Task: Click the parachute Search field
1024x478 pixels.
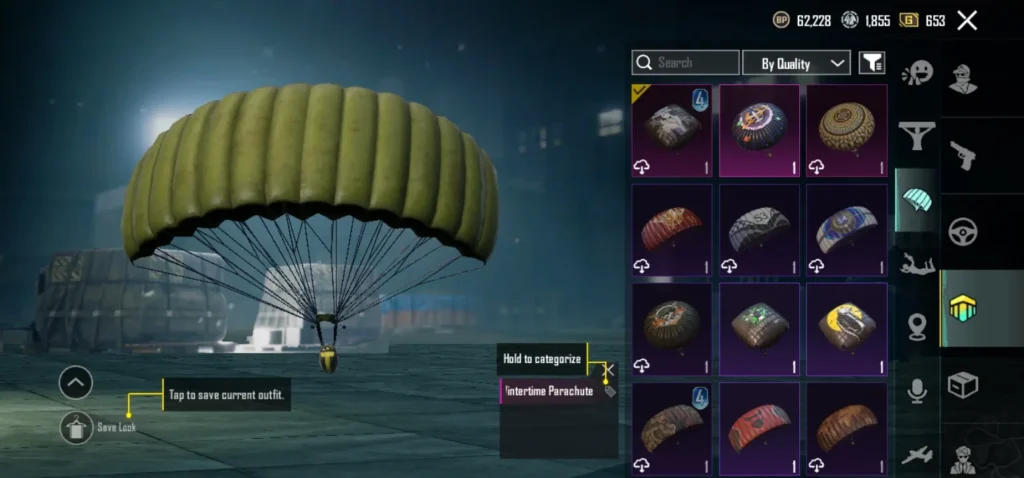Action: pyautogui.click(x=686, y=63)
